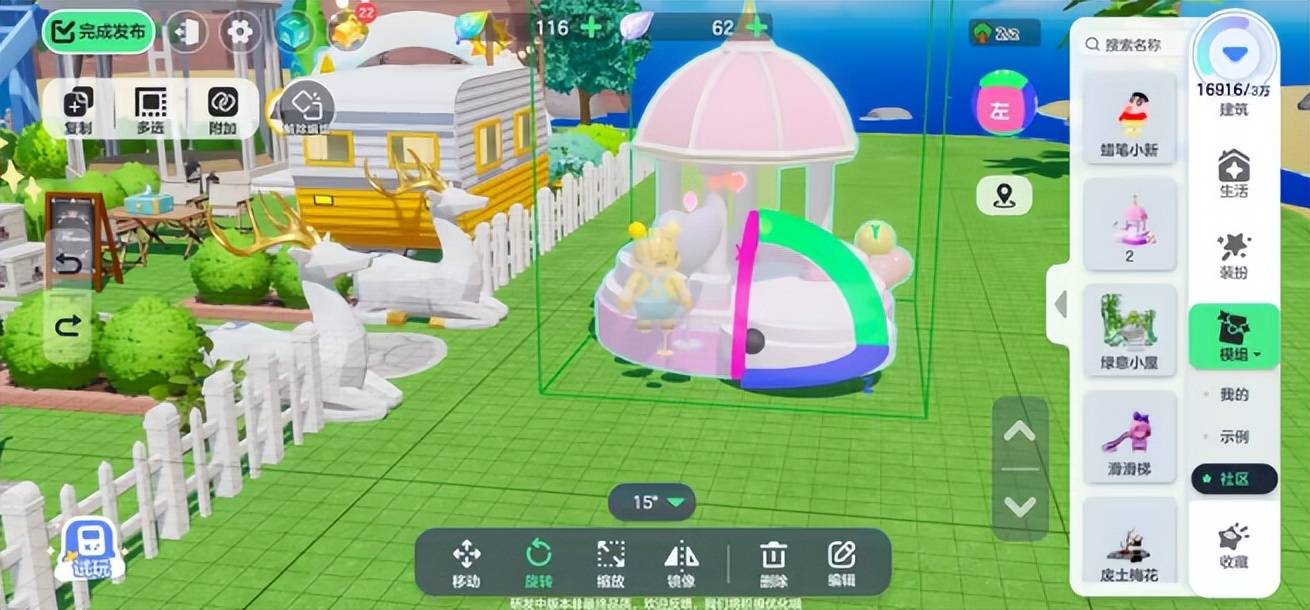Choose the 缩放 scale tool

(611, 563)
